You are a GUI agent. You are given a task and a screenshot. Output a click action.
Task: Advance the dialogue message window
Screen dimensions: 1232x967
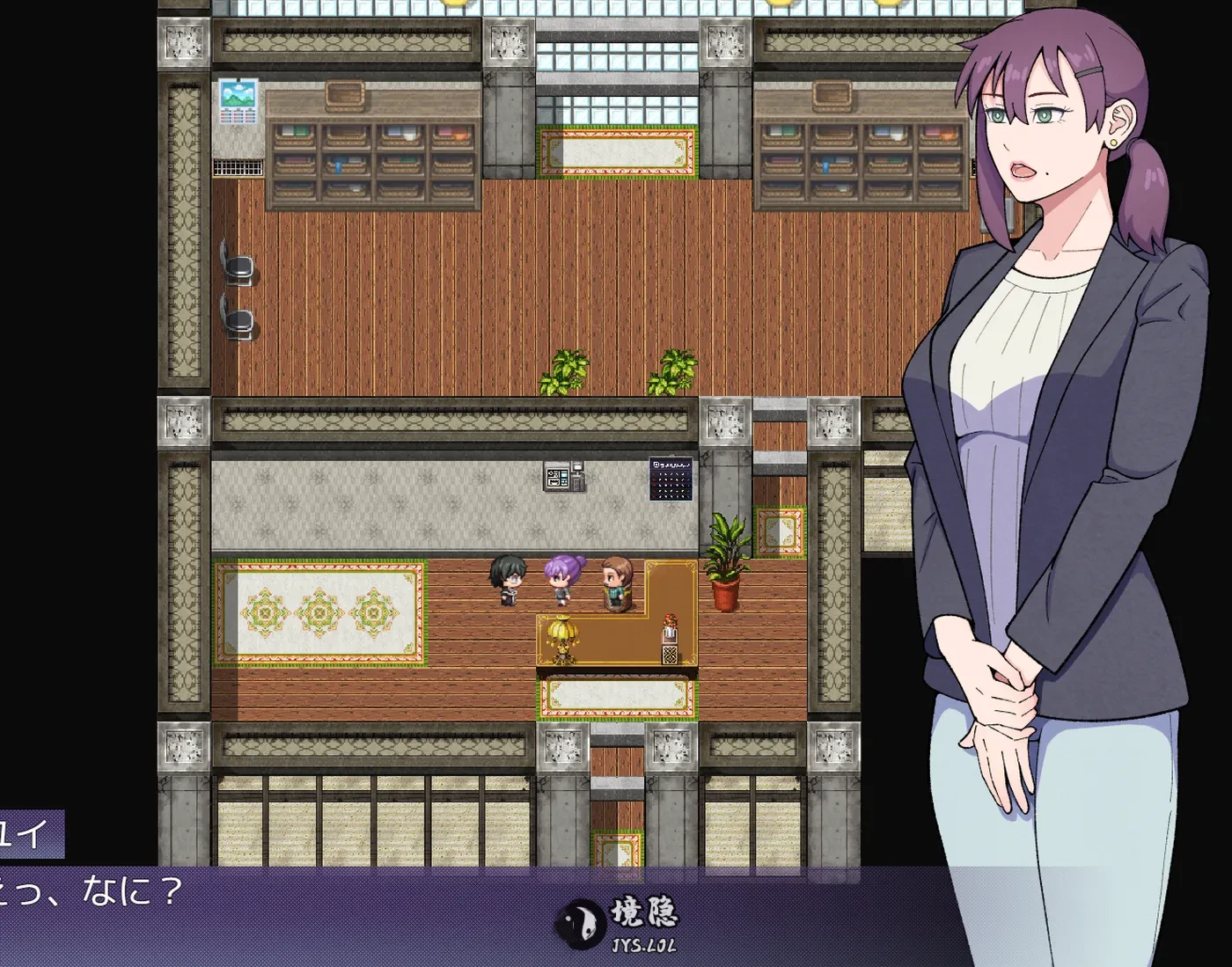pos(352,915)
